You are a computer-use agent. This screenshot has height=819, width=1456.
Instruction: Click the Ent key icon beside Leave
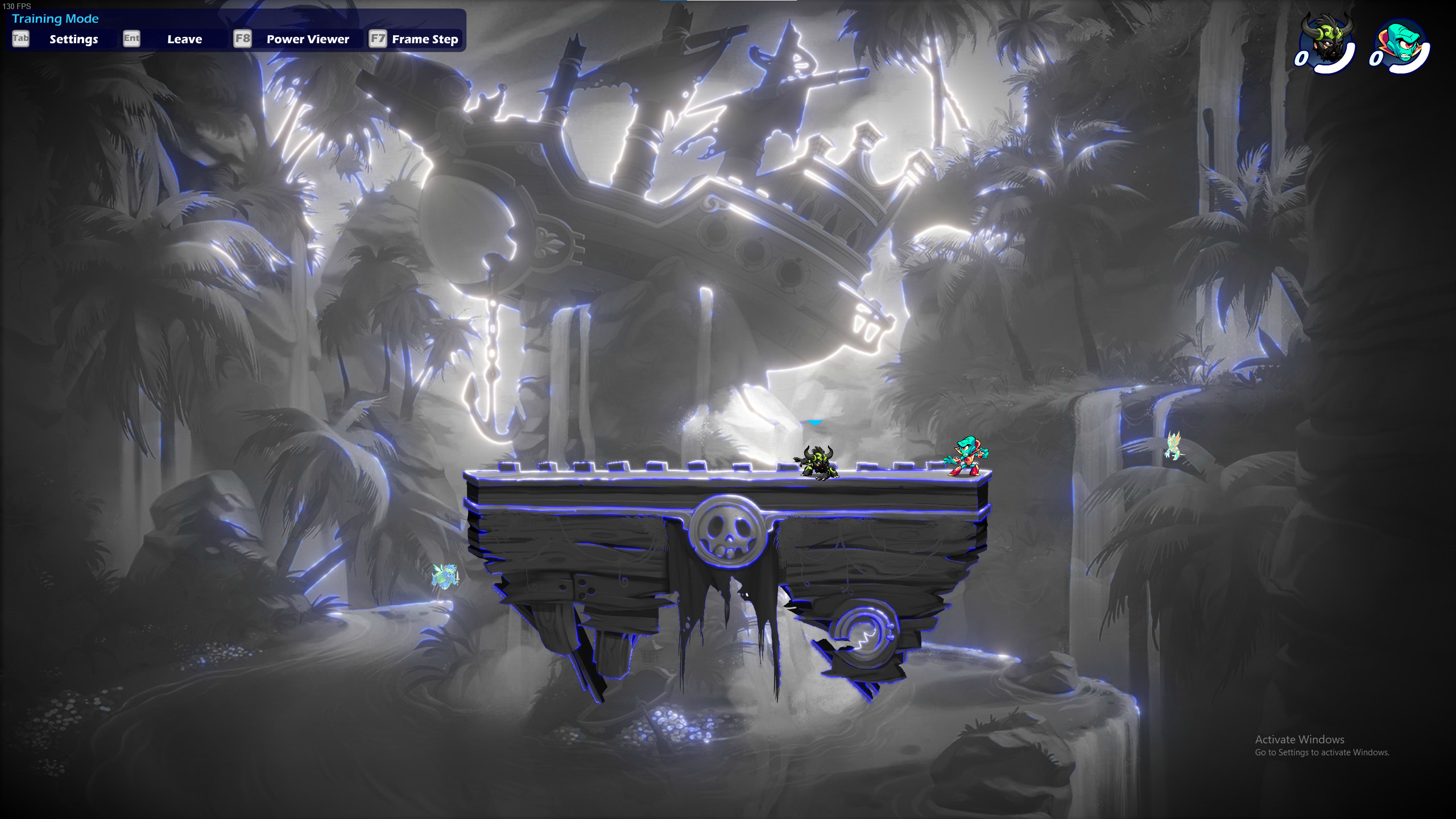click(131, 39)
